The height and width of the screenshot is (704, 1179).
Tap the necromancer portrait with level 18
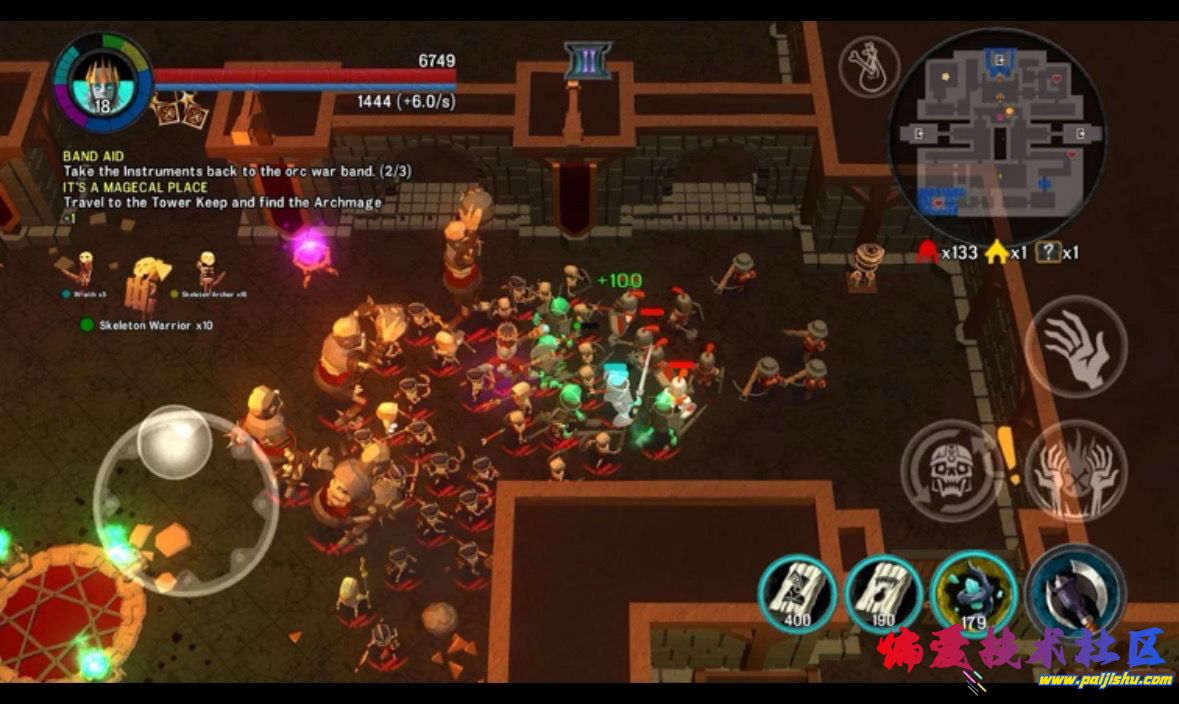[x=102, y=82]
